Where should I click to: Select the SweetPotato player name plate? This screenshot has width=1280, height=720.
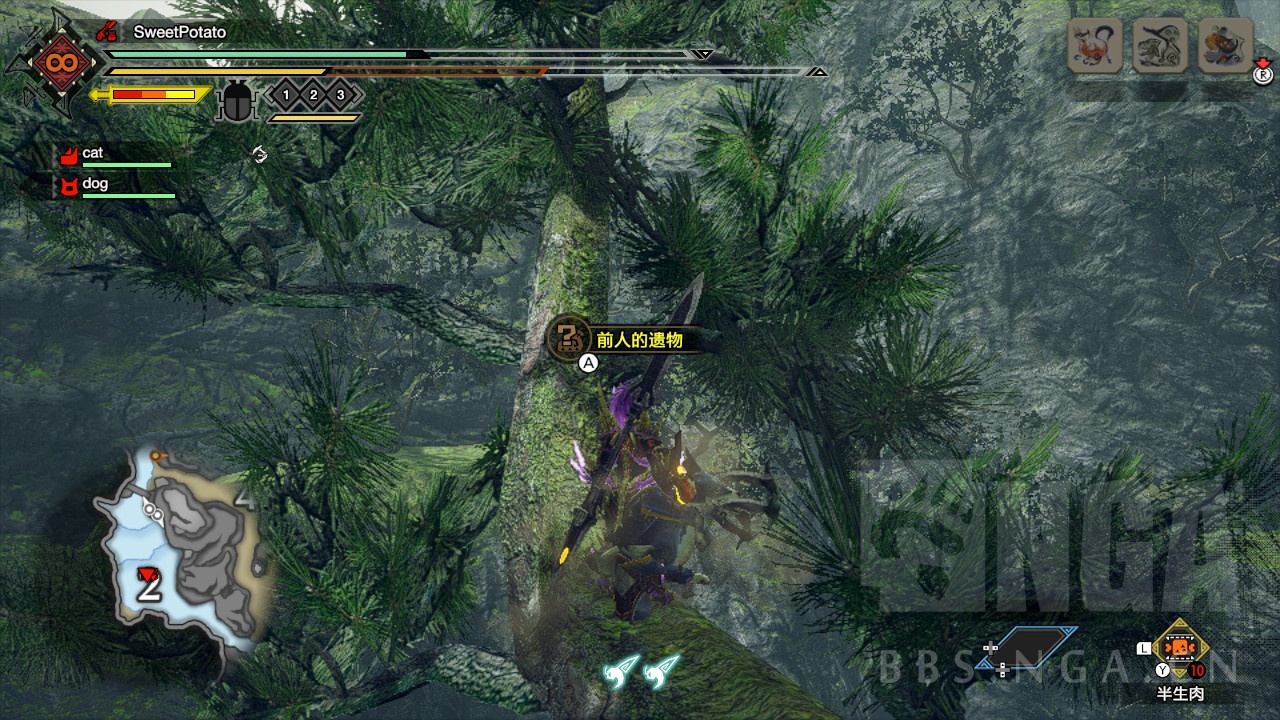tap(179, 32)
